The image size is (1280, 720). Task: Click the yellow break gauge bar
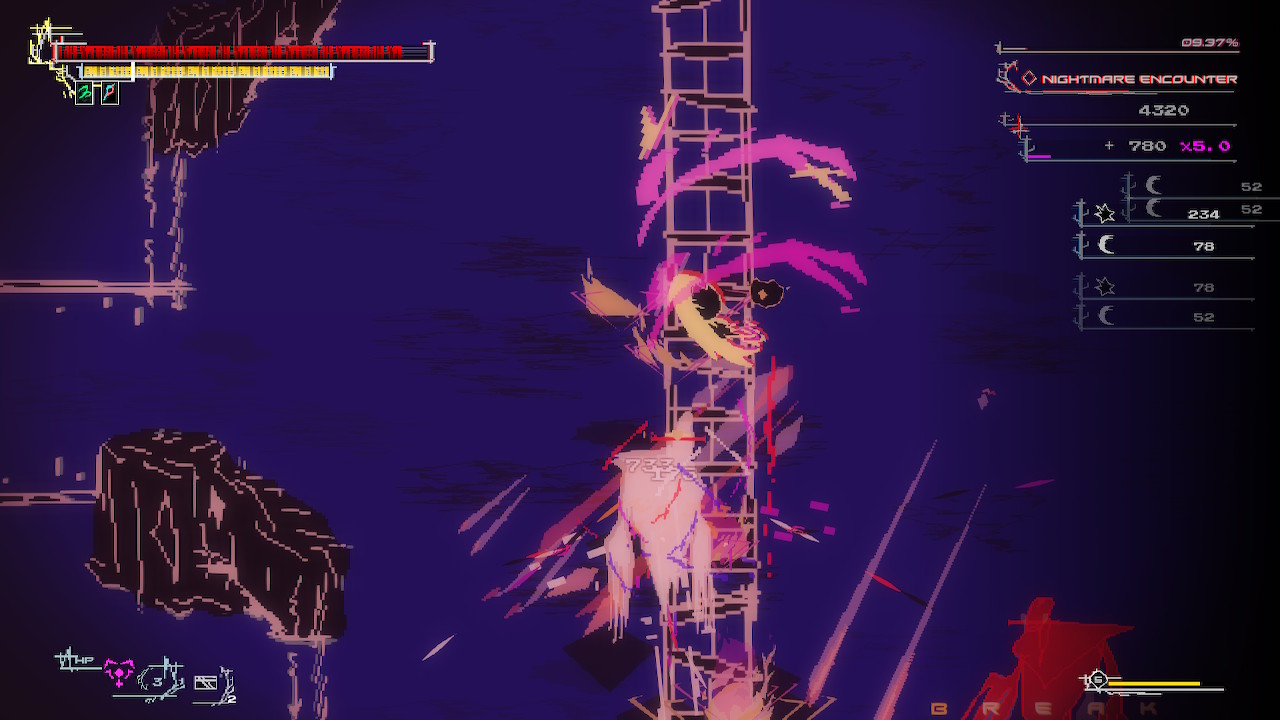tap(1153, 683)
